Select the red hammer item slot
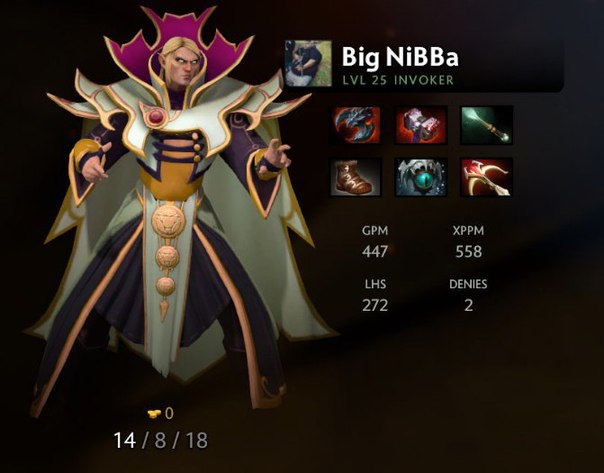 click(x=421, y=125)
